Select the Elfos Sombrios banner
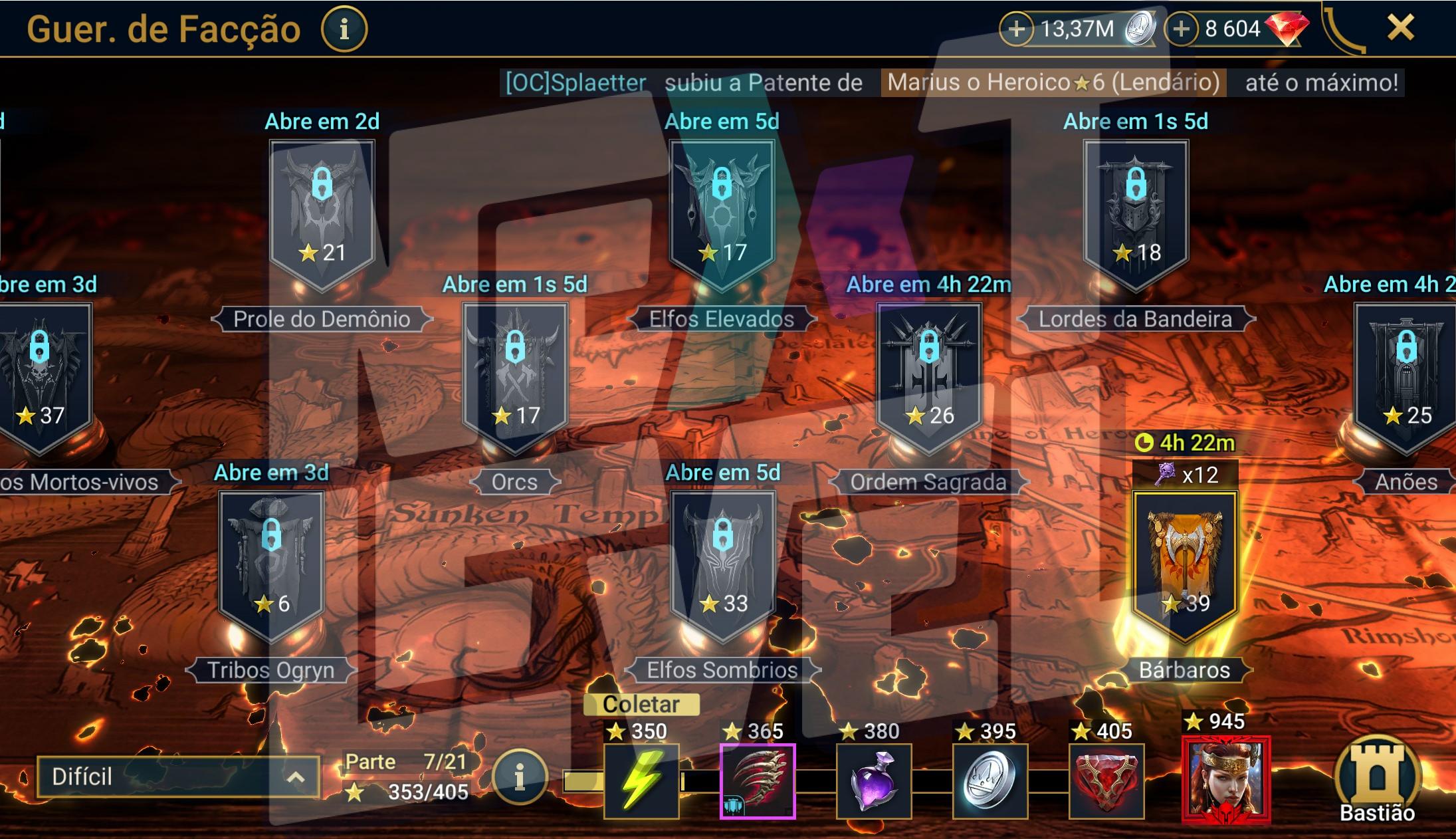The height and width of the screenshot is (839, 1456). pos(722,564)
